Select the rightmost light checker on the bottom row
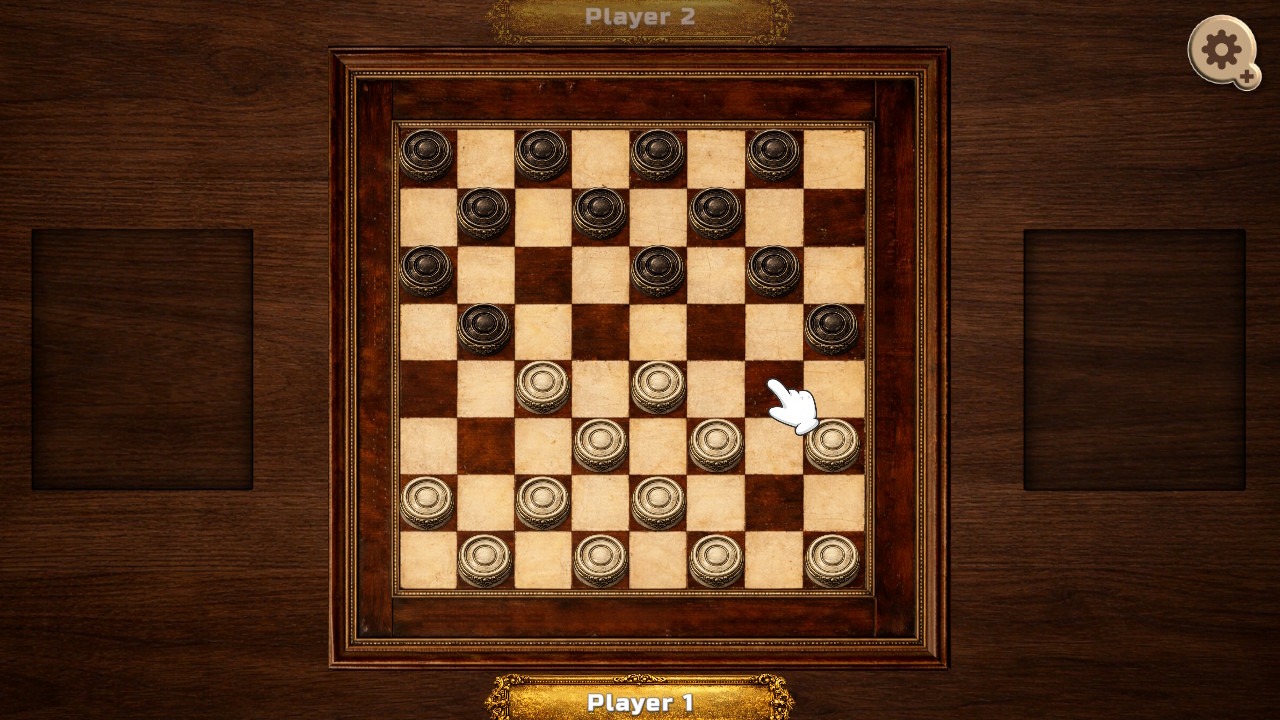The image size is (1280, 720). [x=830, y=555]
